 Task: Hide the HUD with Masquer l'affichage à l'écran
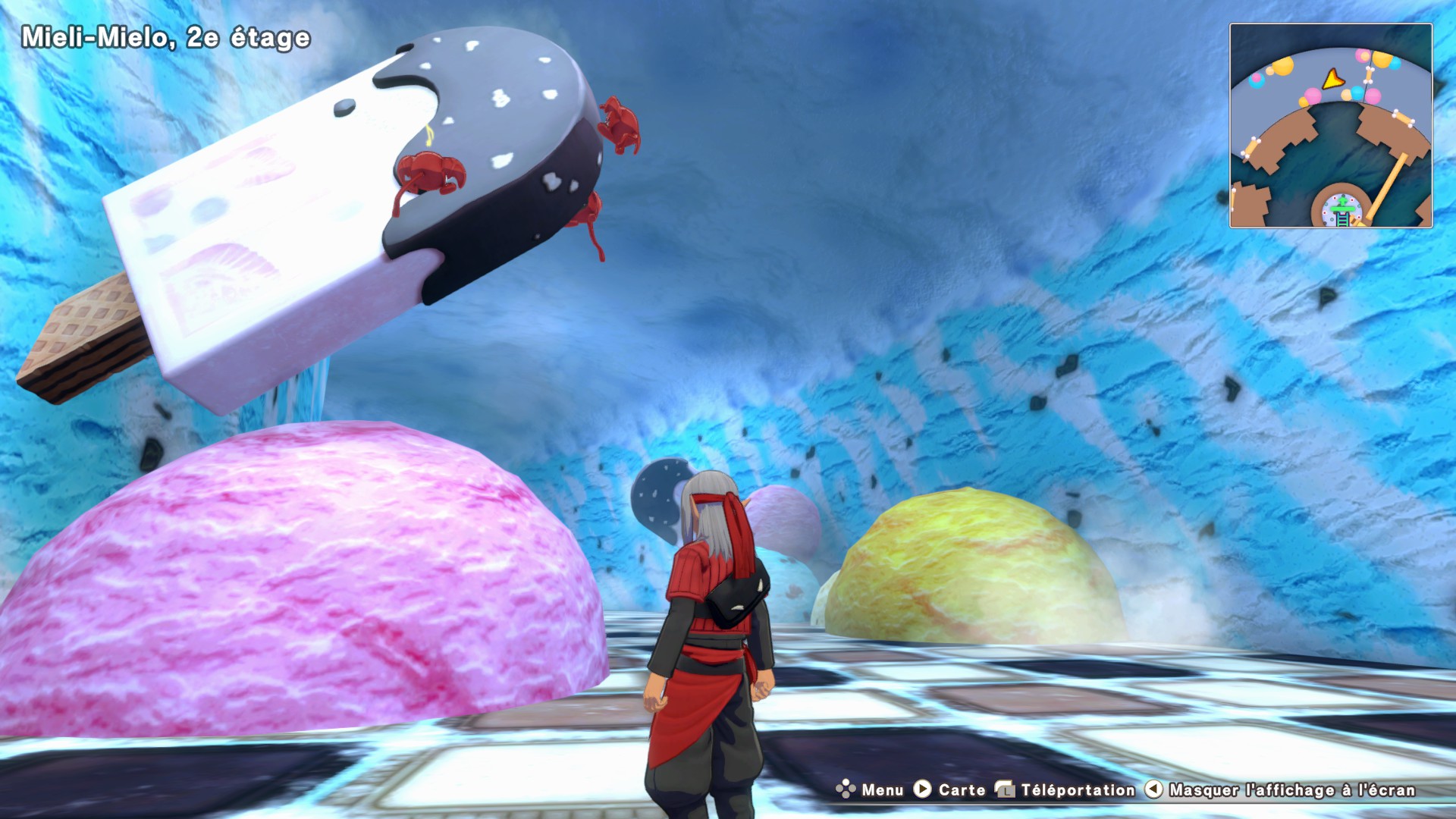click(x=1280, y=789)
